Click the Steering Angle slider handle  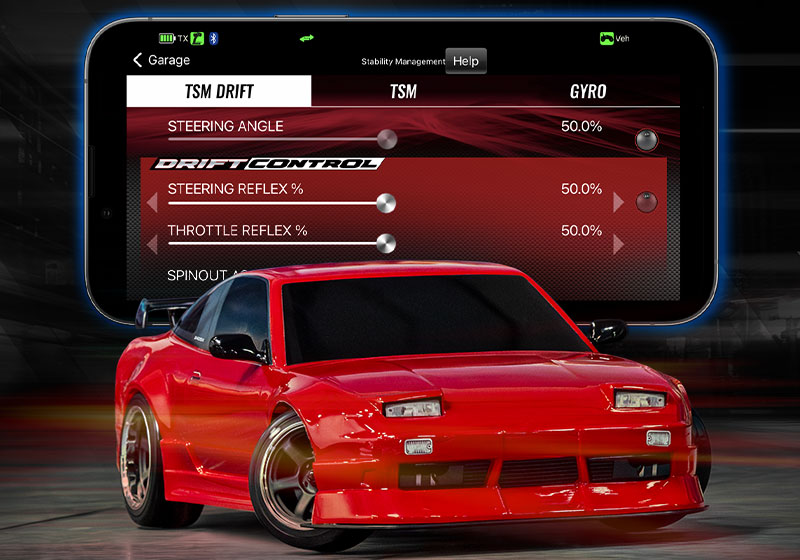point(386,139)
